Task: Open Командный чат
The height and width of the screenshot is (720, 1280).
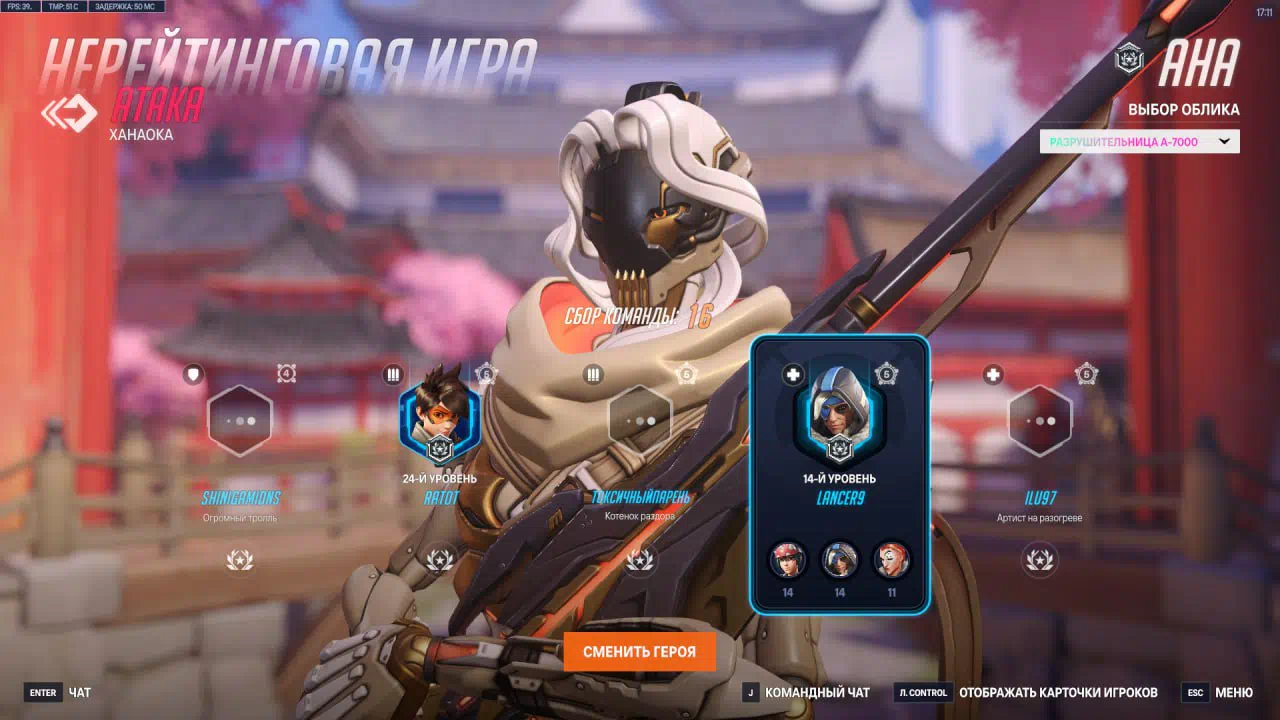Action: click(805, 692)
